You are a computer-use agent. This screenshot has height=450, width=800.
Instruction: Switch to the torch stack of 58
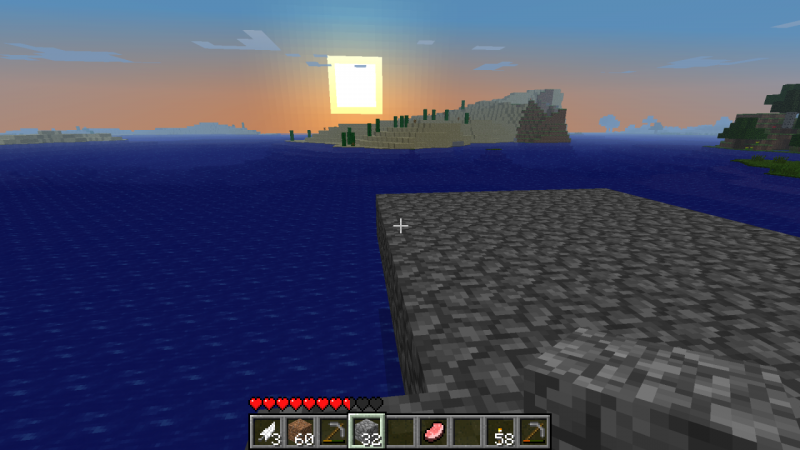pos(498,431)
